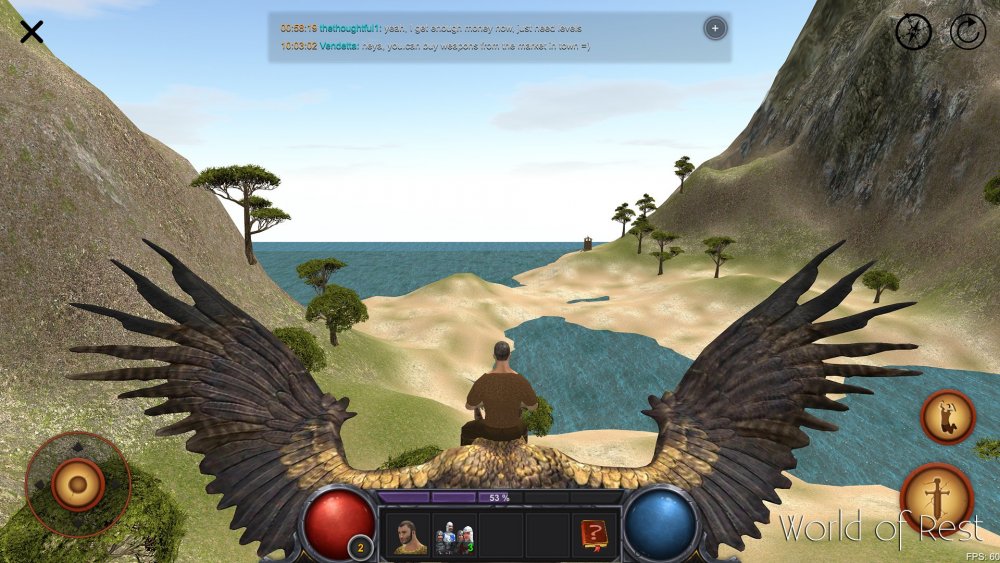Click the virtual movement joystick

tap(77, 485)
